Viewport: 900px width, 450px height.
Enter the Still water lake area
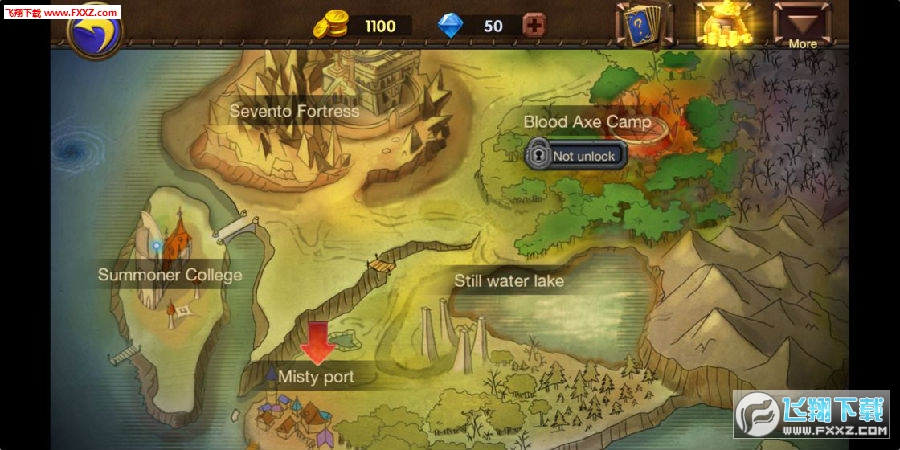coord(509,281)
